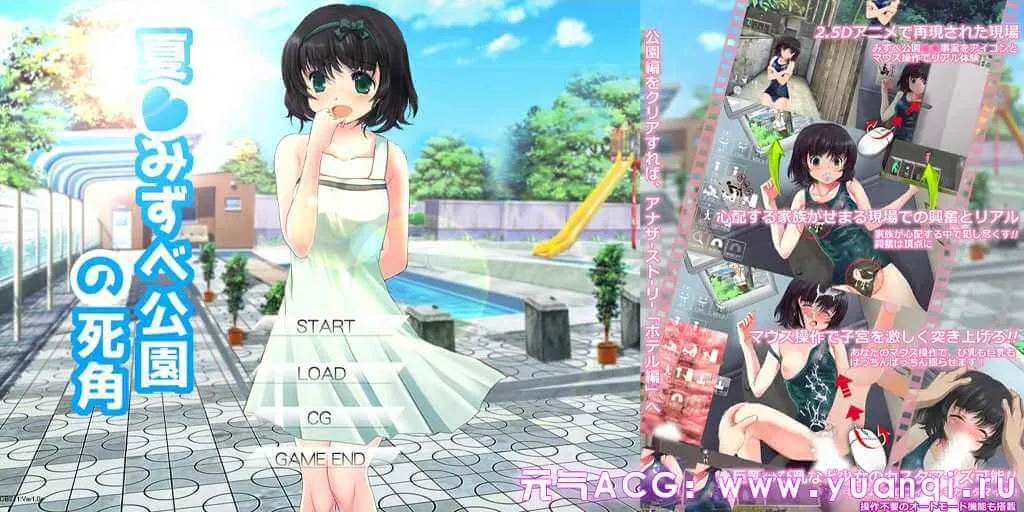
Task: Open the CG gallery
Action: tap(320, 417)
